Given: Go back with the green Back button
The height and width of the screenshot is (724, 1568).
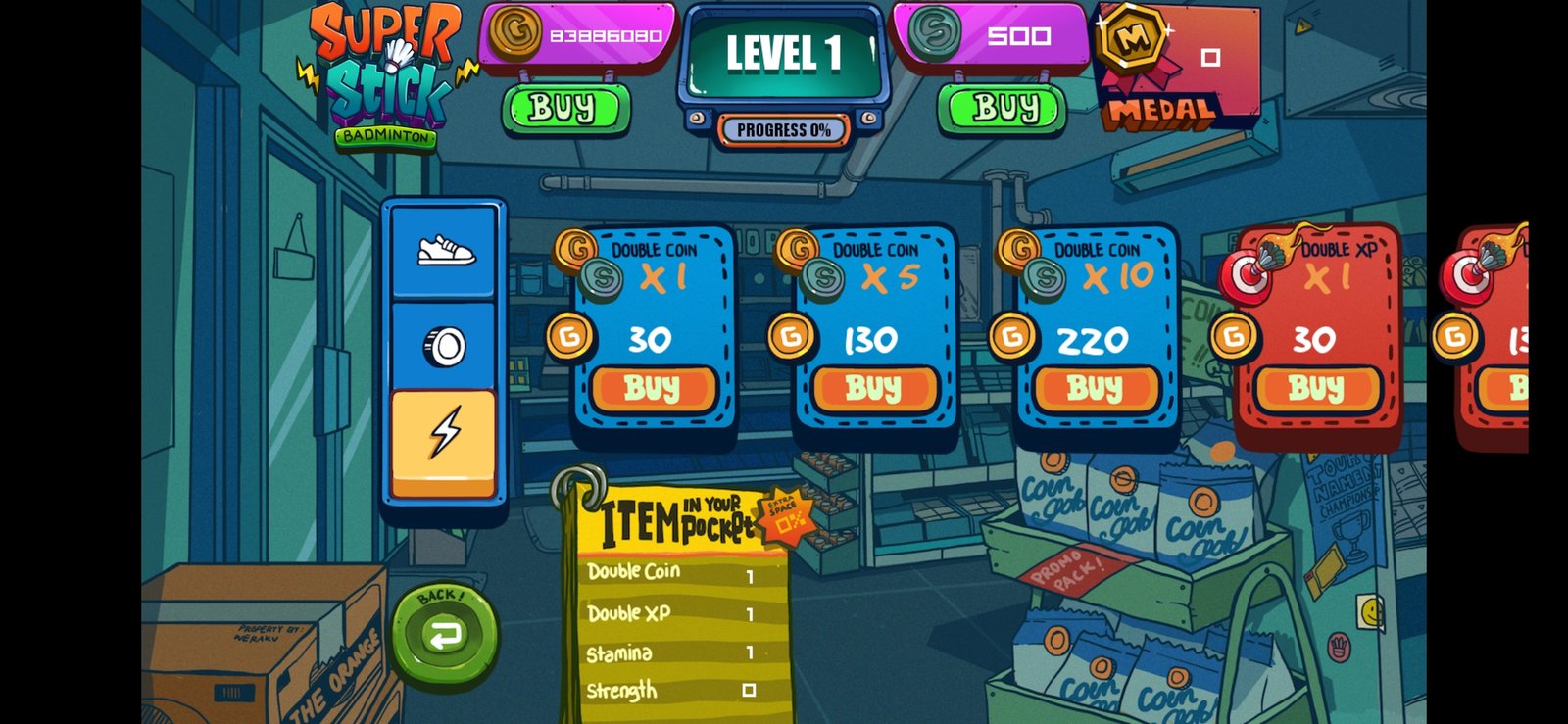Looking at the screenshot, I should click(444, 633).
